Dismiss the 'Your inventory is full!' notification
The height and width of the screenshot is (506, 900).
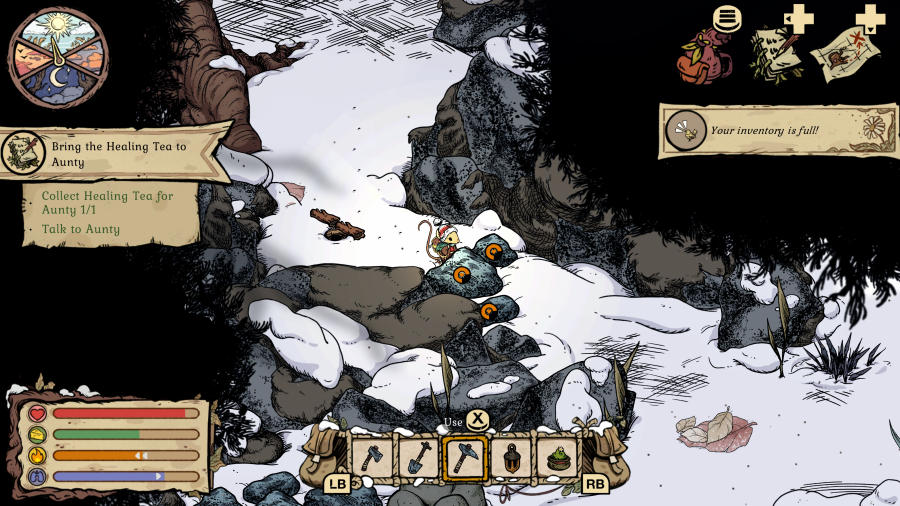click(764, 130)
